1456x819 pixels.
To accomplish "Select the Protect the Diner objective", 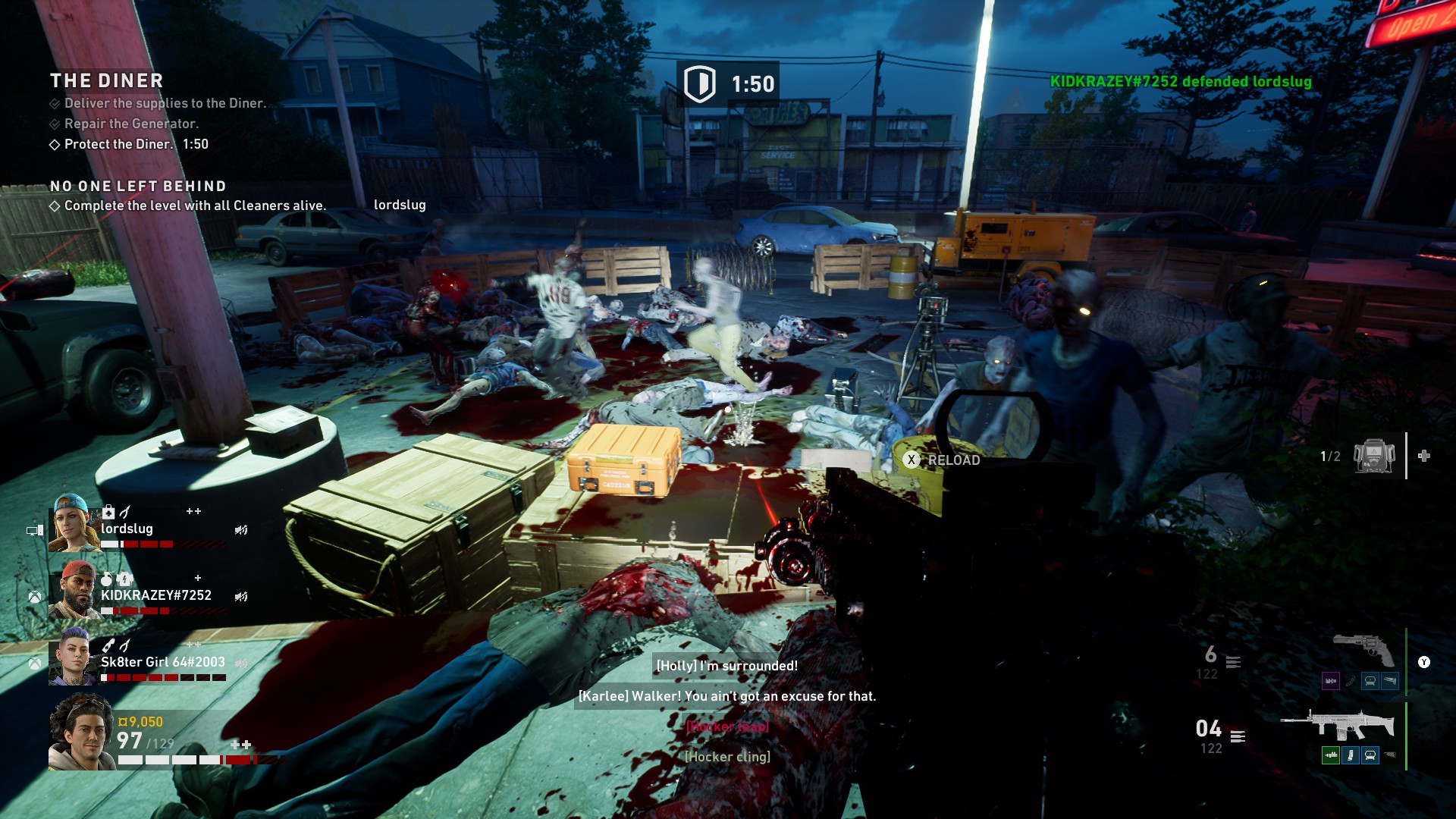I will pyautogui.click(x=118, y=144).
